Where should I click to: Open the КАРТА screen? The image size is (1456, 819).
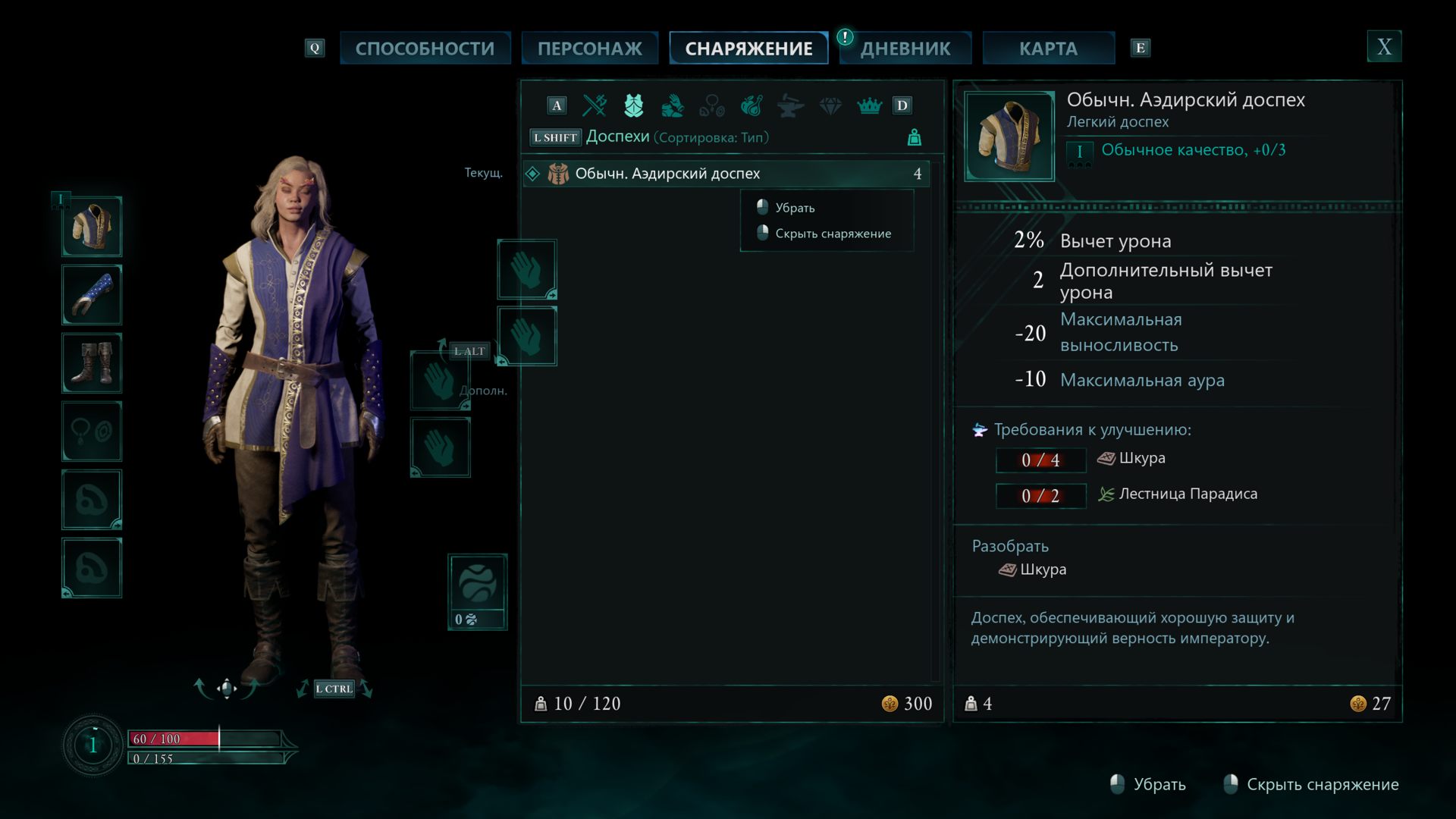(1048, 47)
